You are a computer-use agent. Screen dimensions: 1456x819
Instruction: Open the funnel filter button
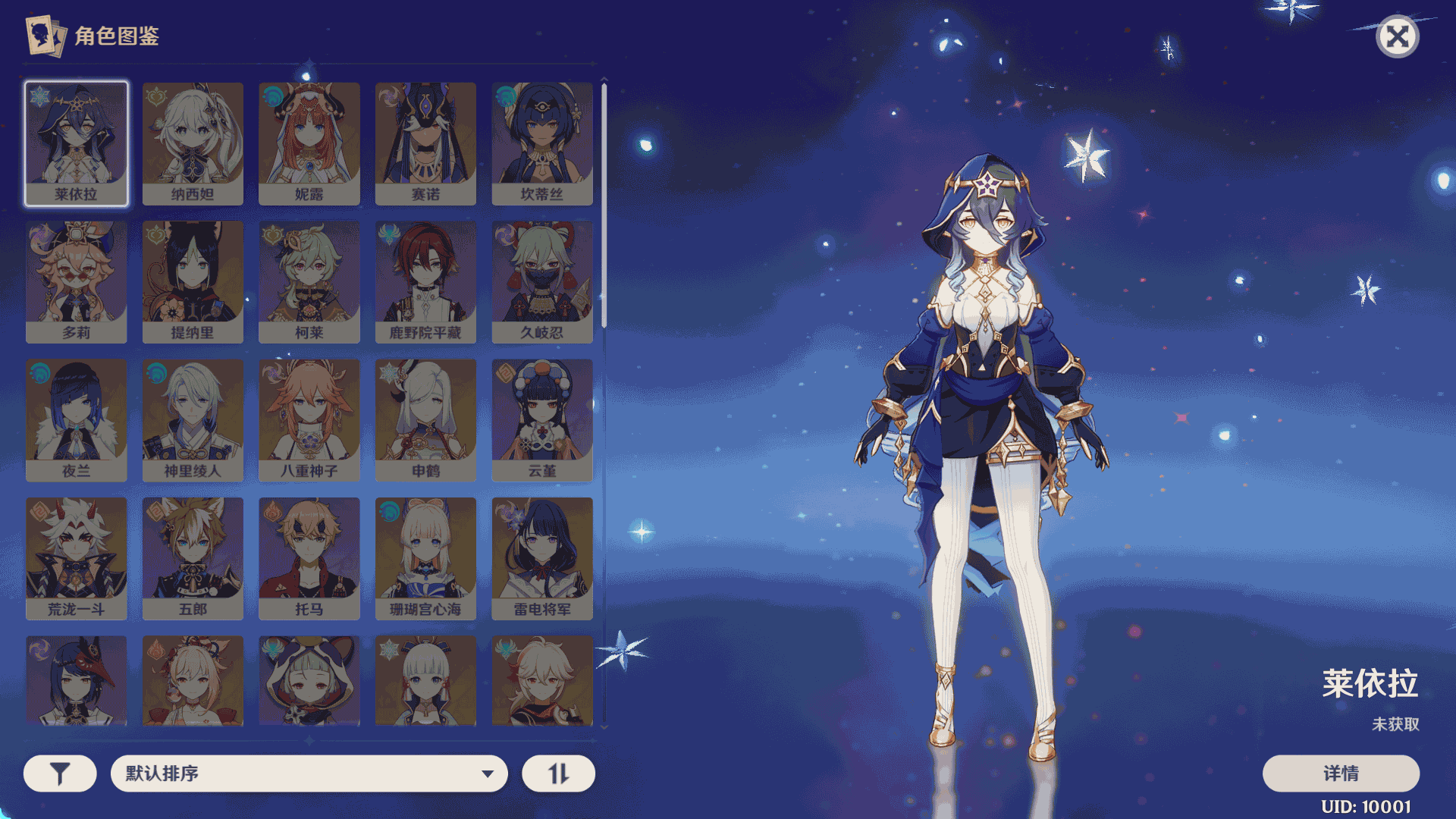(60, 773)
